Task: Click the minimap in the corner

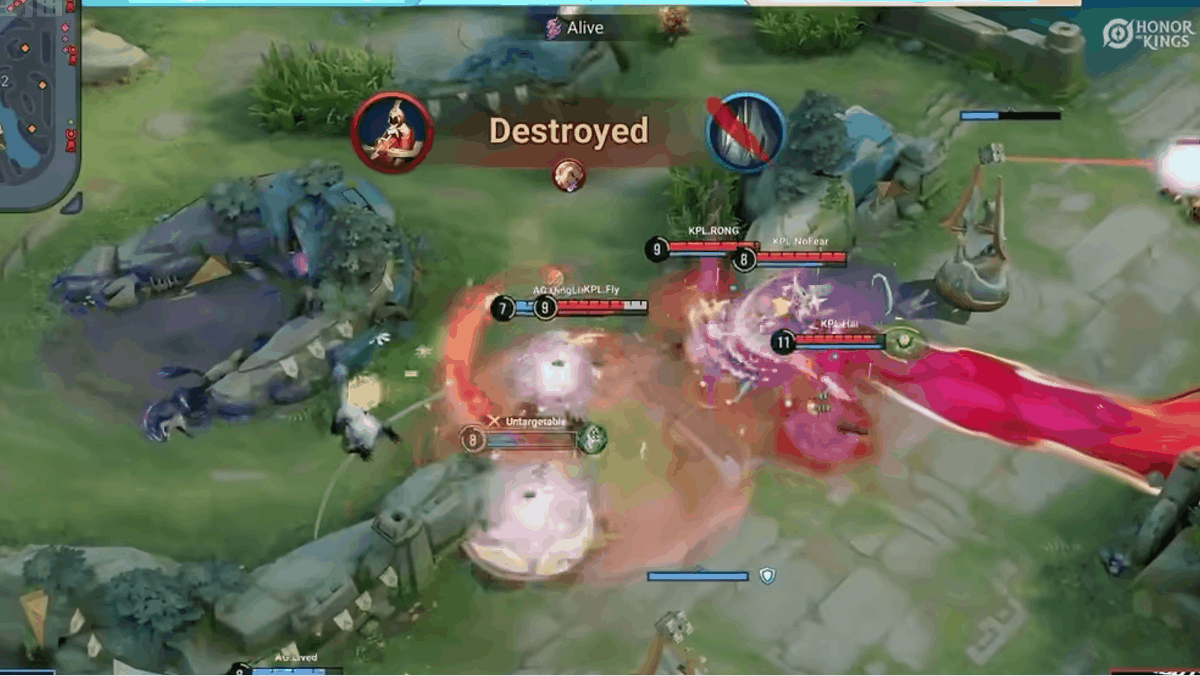Action: (x=38, y=100)
